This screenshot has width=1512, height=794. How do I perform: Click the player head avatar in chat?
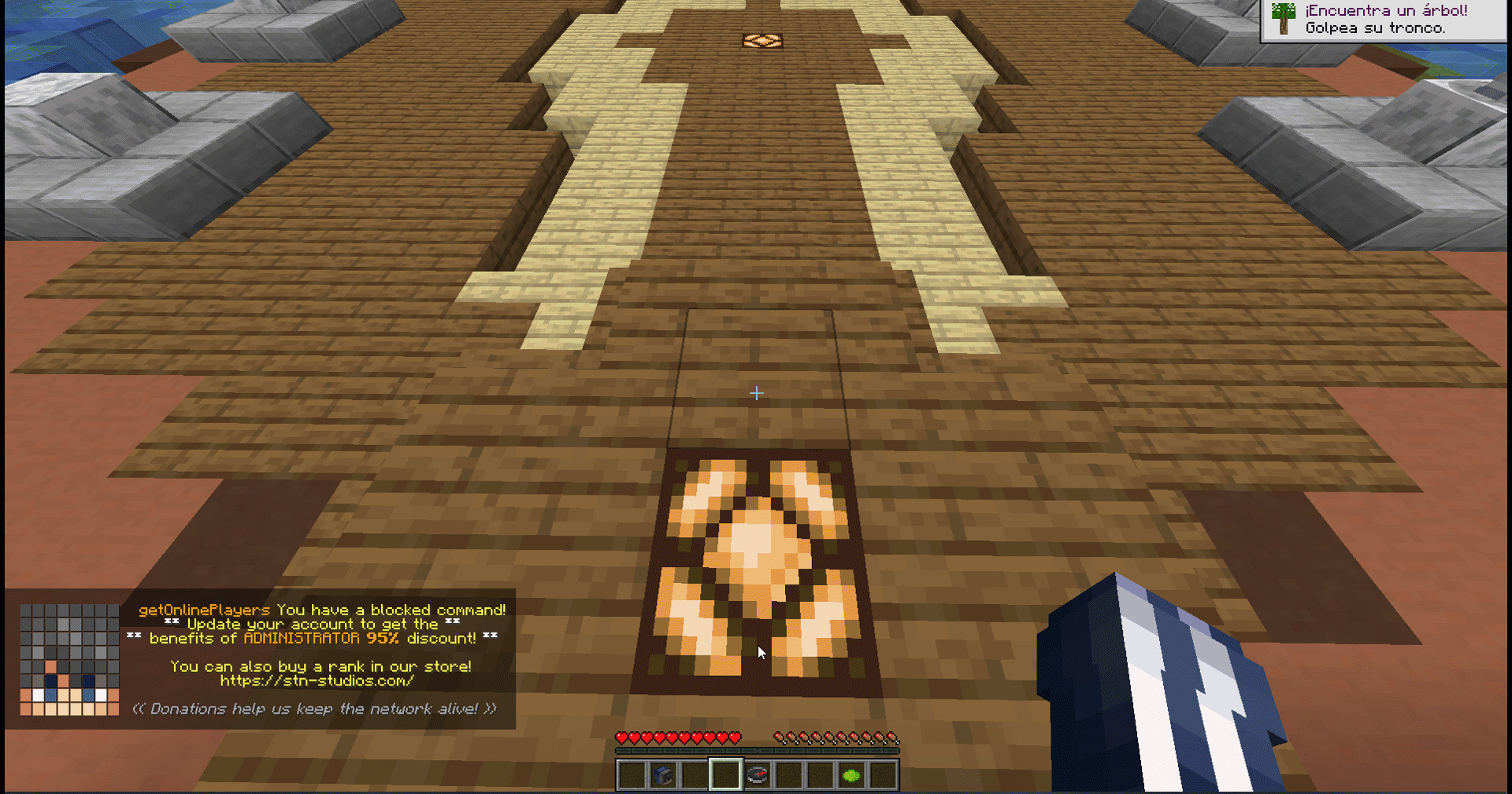click(69, 660)
